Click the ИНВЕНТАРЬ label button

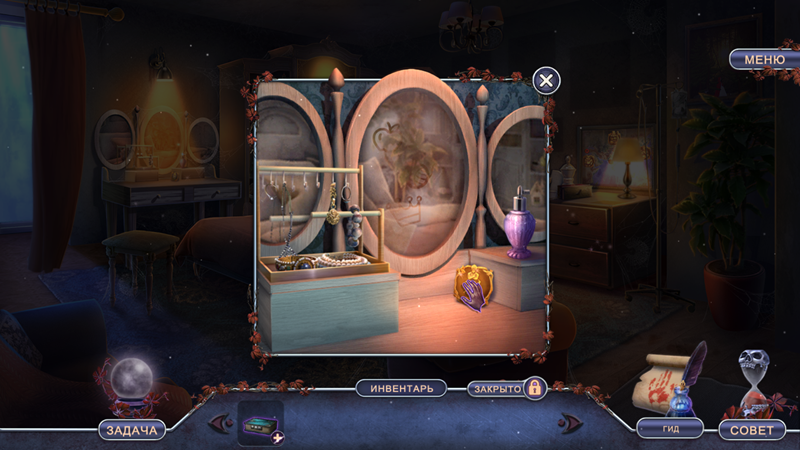401,388
